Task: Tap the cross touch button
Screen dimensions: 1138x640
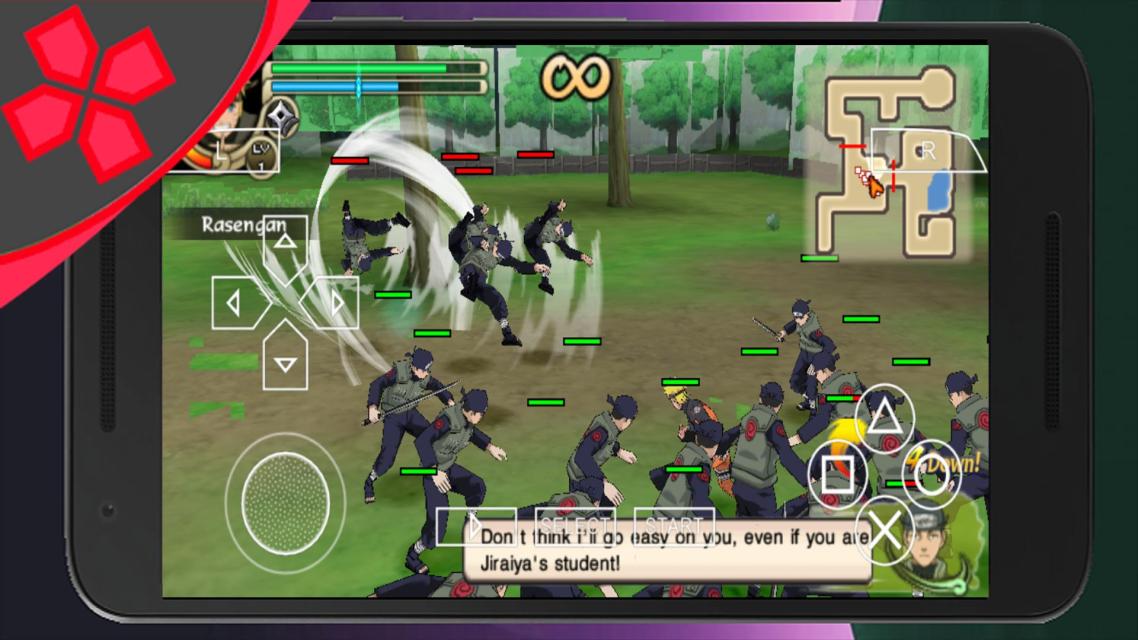Action: 886,529
